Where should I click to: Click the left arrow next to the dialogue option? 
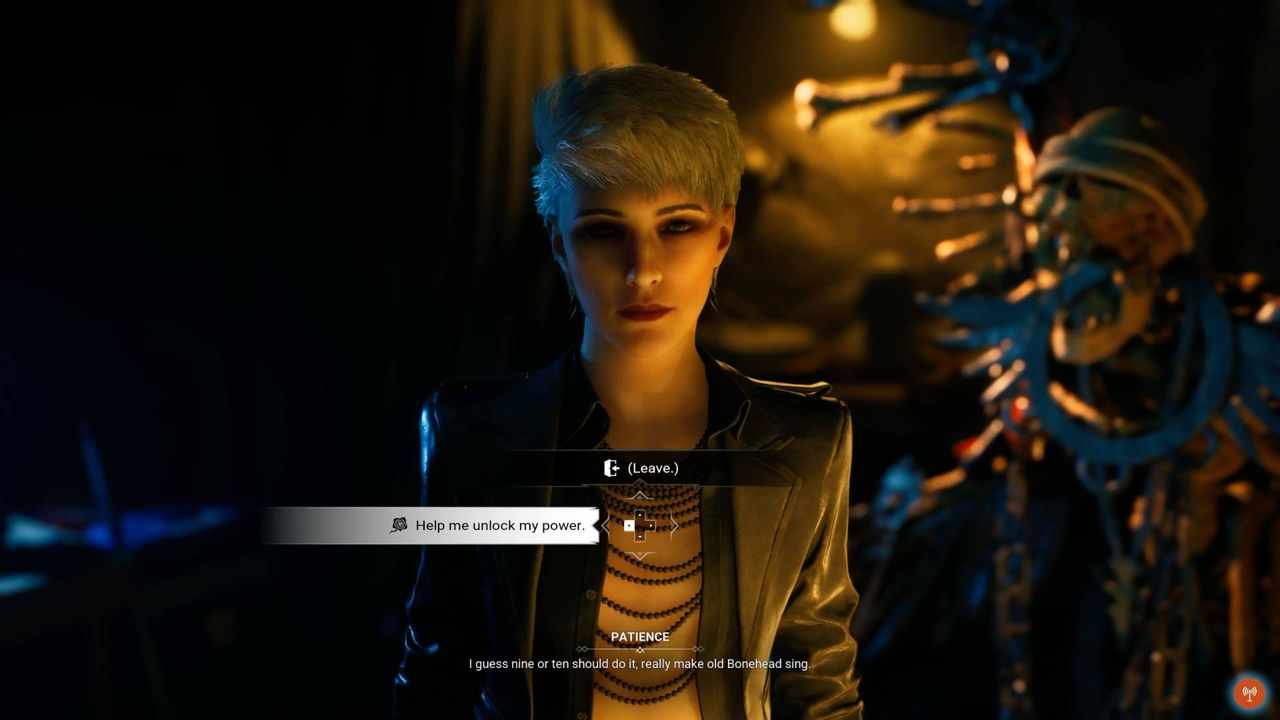pyautogui.click(x=605, y=524)
